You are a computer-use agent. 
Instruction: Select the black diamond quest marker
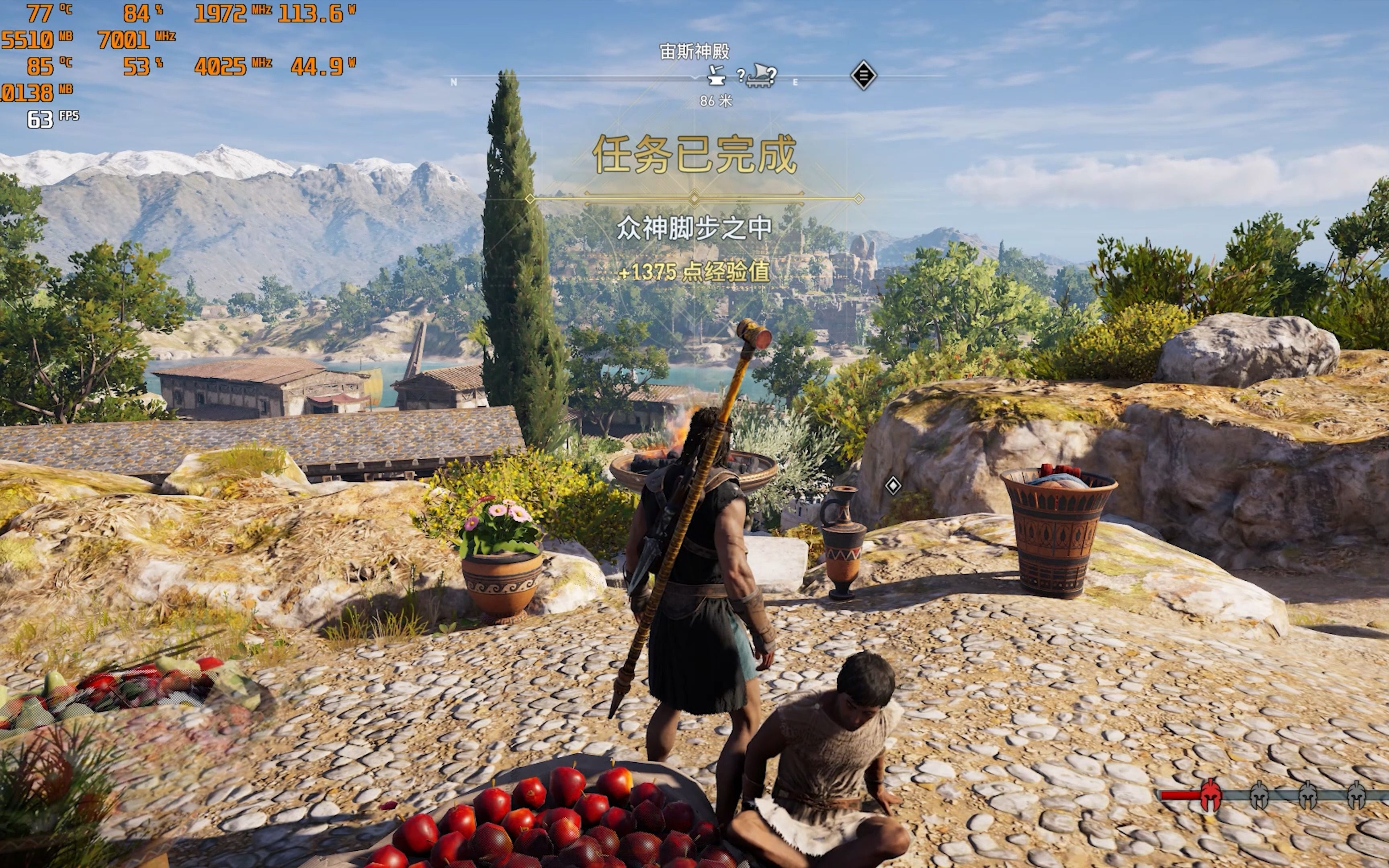862,75
